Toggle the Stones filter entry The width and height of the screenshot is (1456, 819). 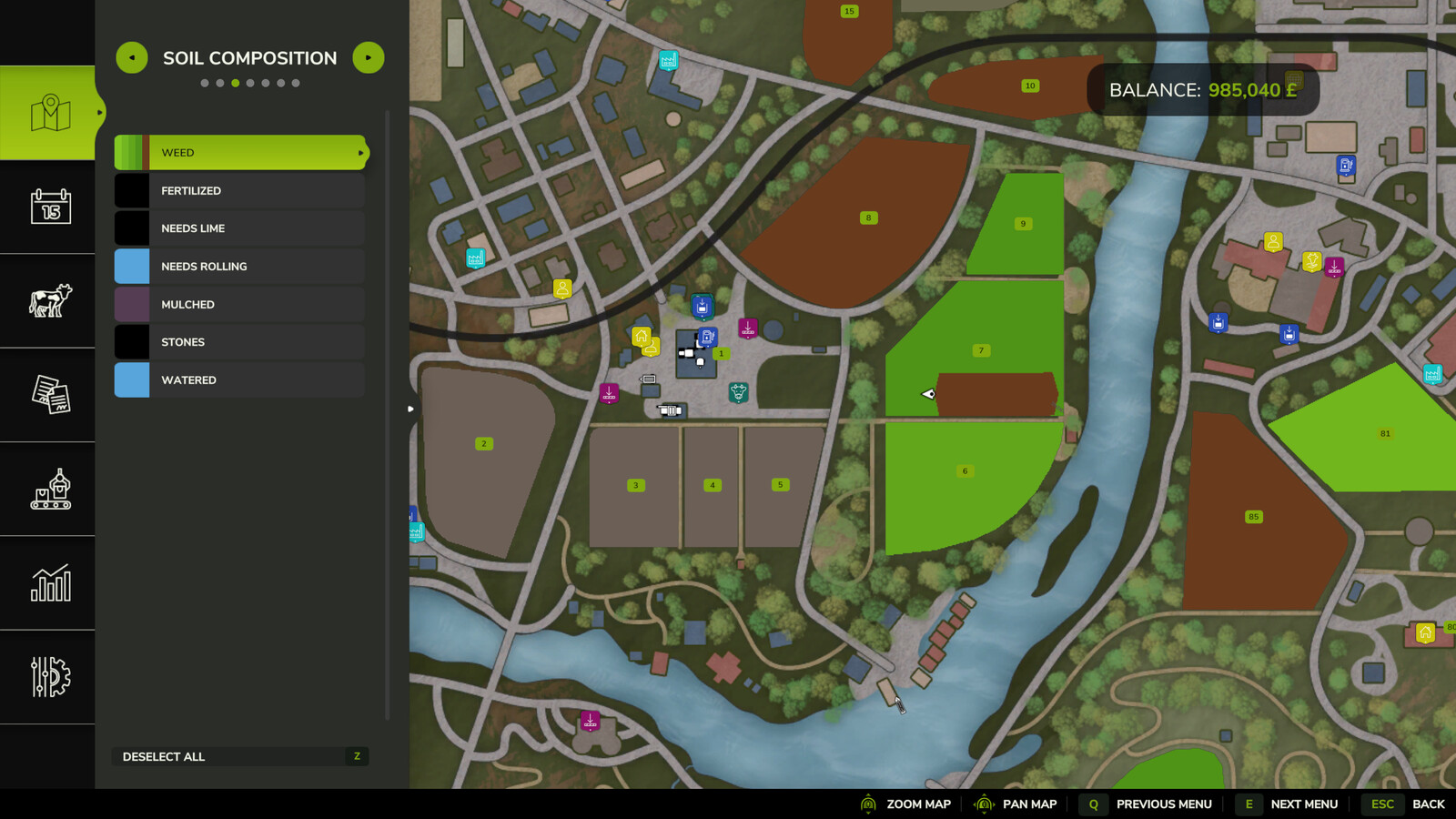click(240, 342)
